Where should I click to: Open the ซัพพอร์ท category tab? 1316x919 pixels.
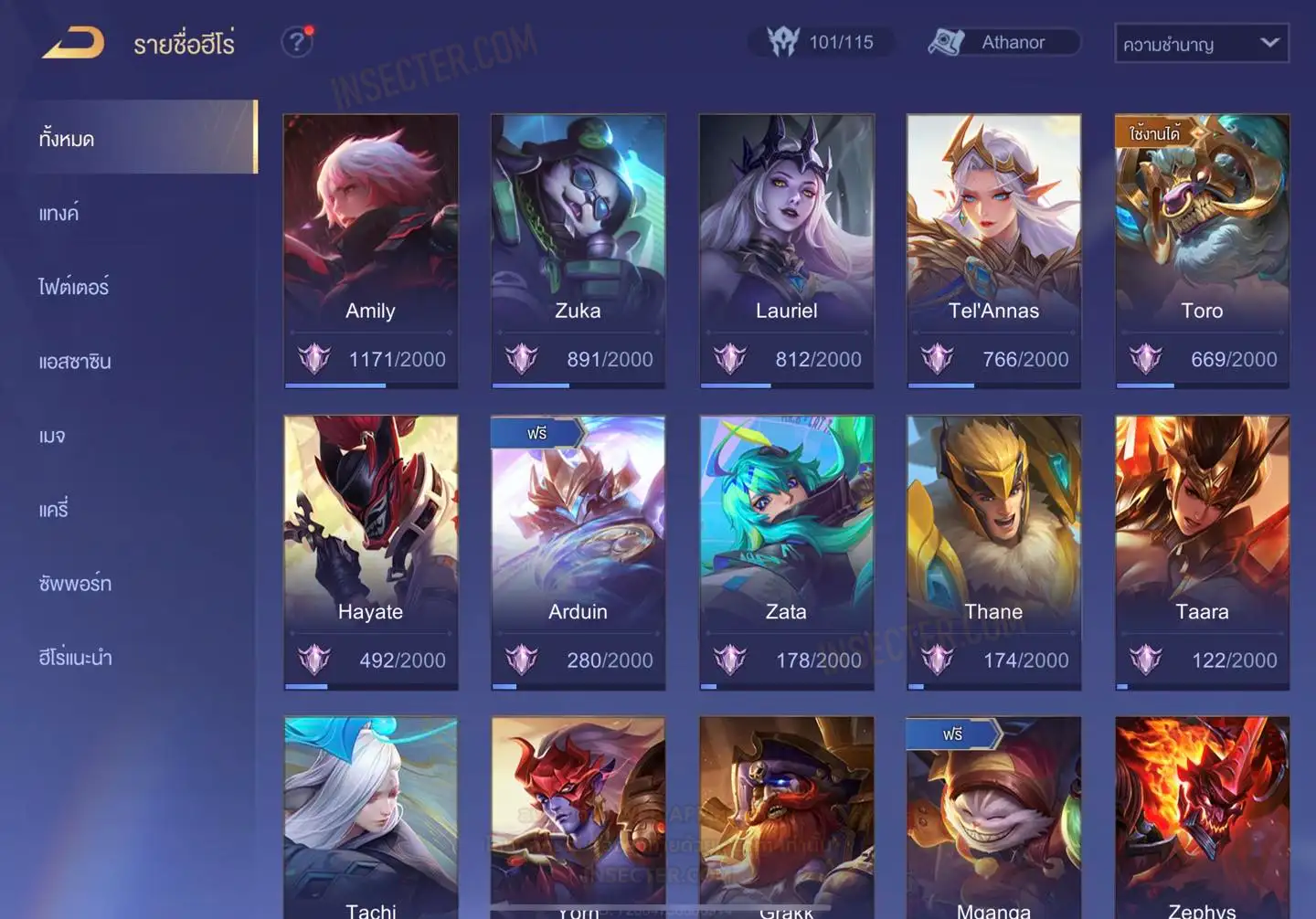point(75,584)
